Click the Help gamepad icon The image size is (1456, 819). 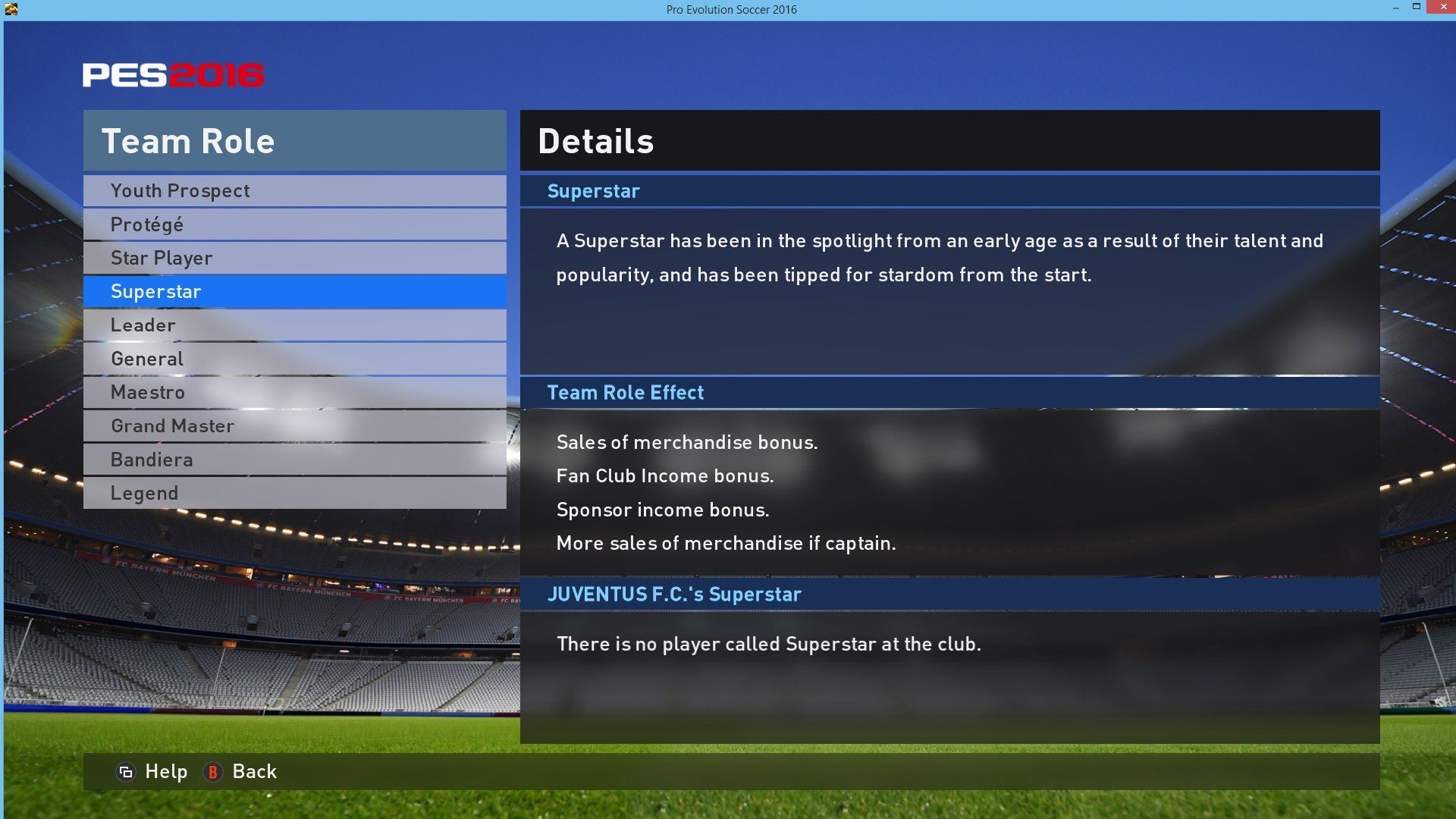point(126,771)
